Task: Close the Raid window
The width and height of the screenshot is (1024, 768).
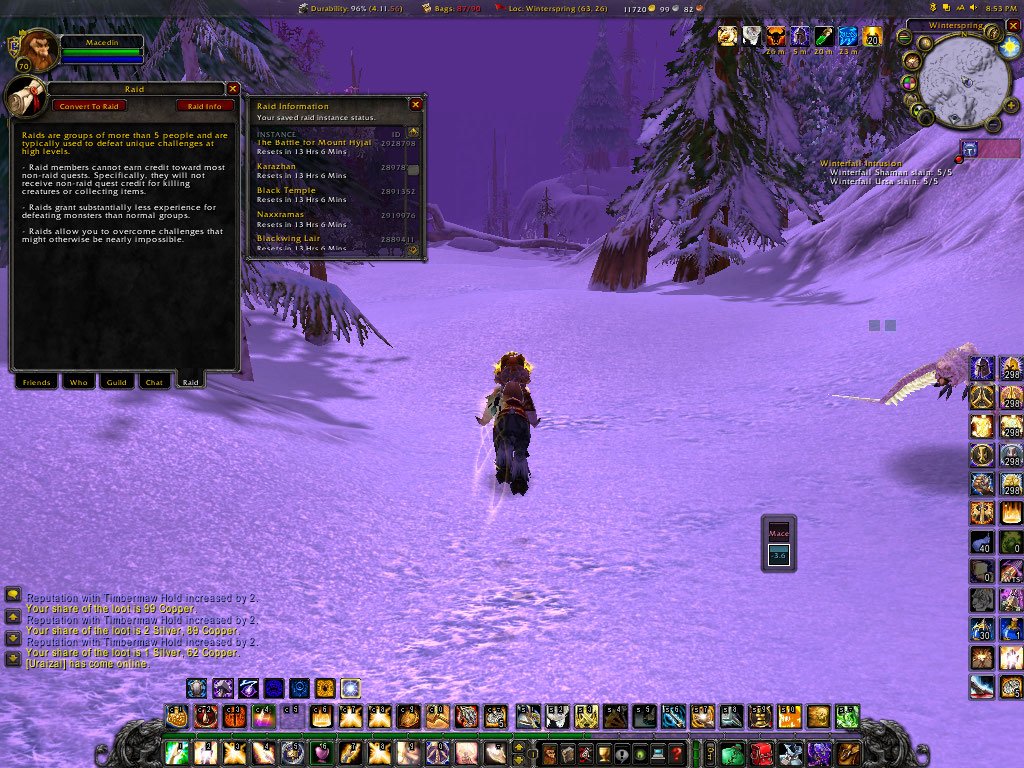Action: (233, 89)
